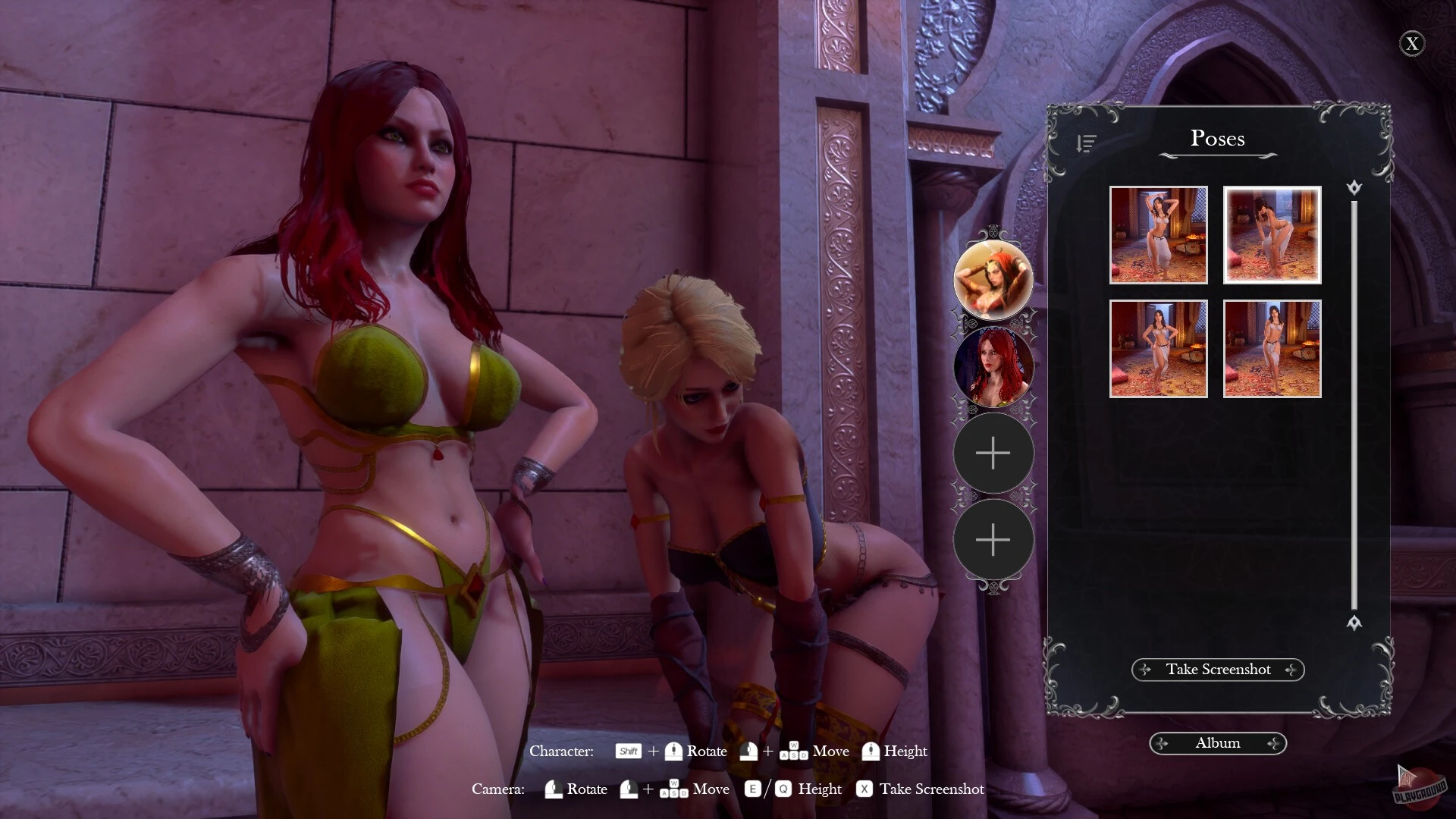Close the Poses overlay with the X button

pyautogui.click(x=1412, y=44)
